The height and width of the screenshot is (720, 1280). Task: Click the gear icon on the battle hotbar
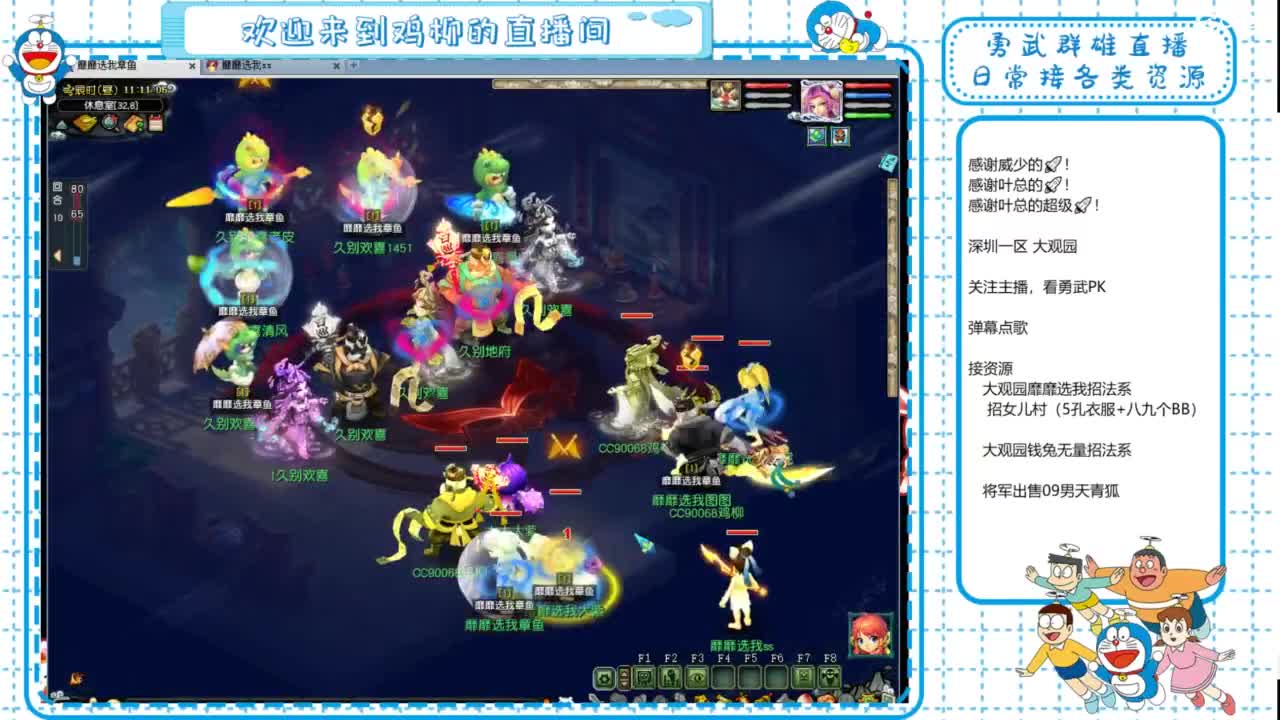pos(604,677)
